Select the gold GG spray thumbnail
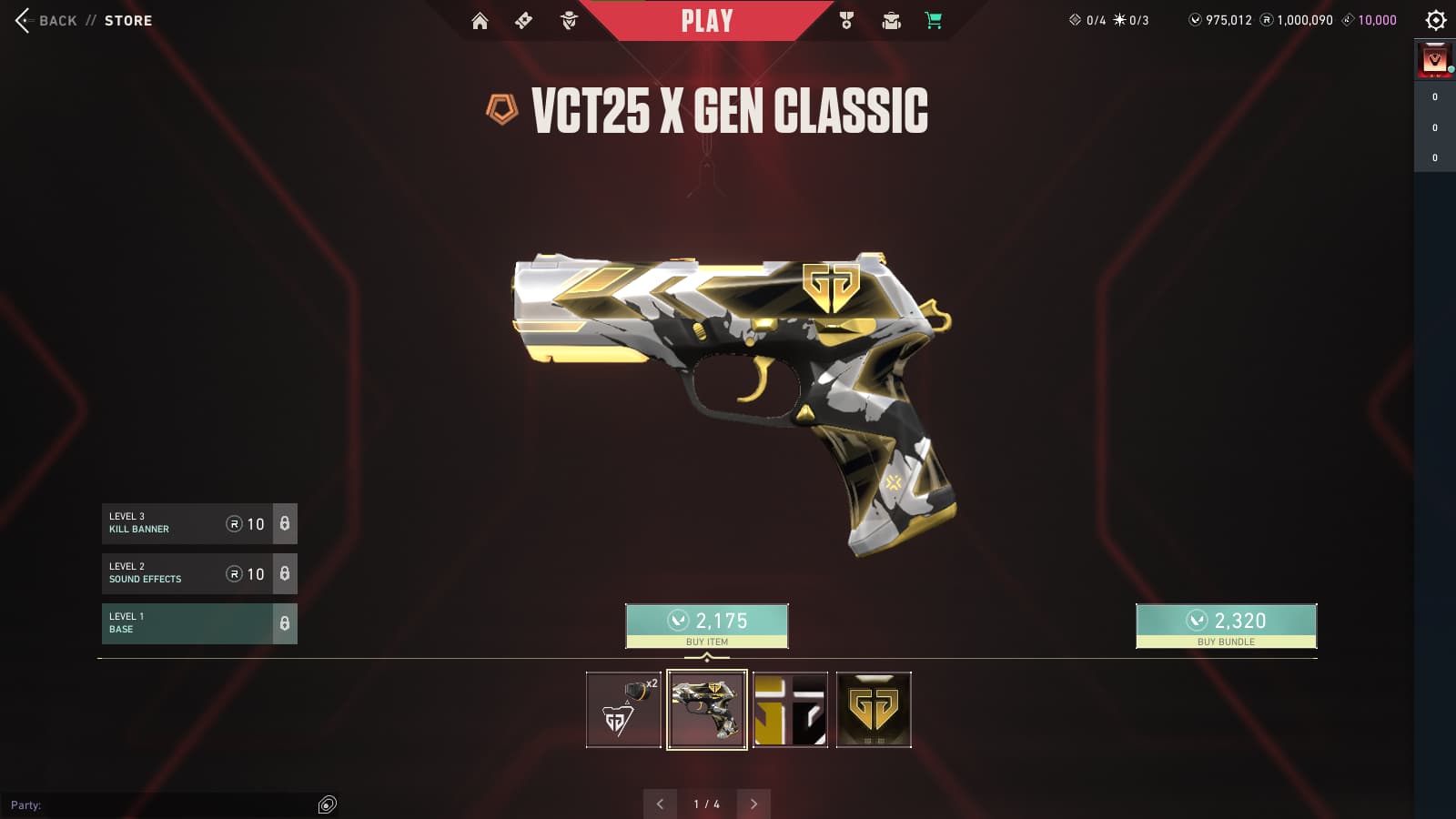This screenshot has height=819, width=1456. pyautogui.click(x=874, y=710)
